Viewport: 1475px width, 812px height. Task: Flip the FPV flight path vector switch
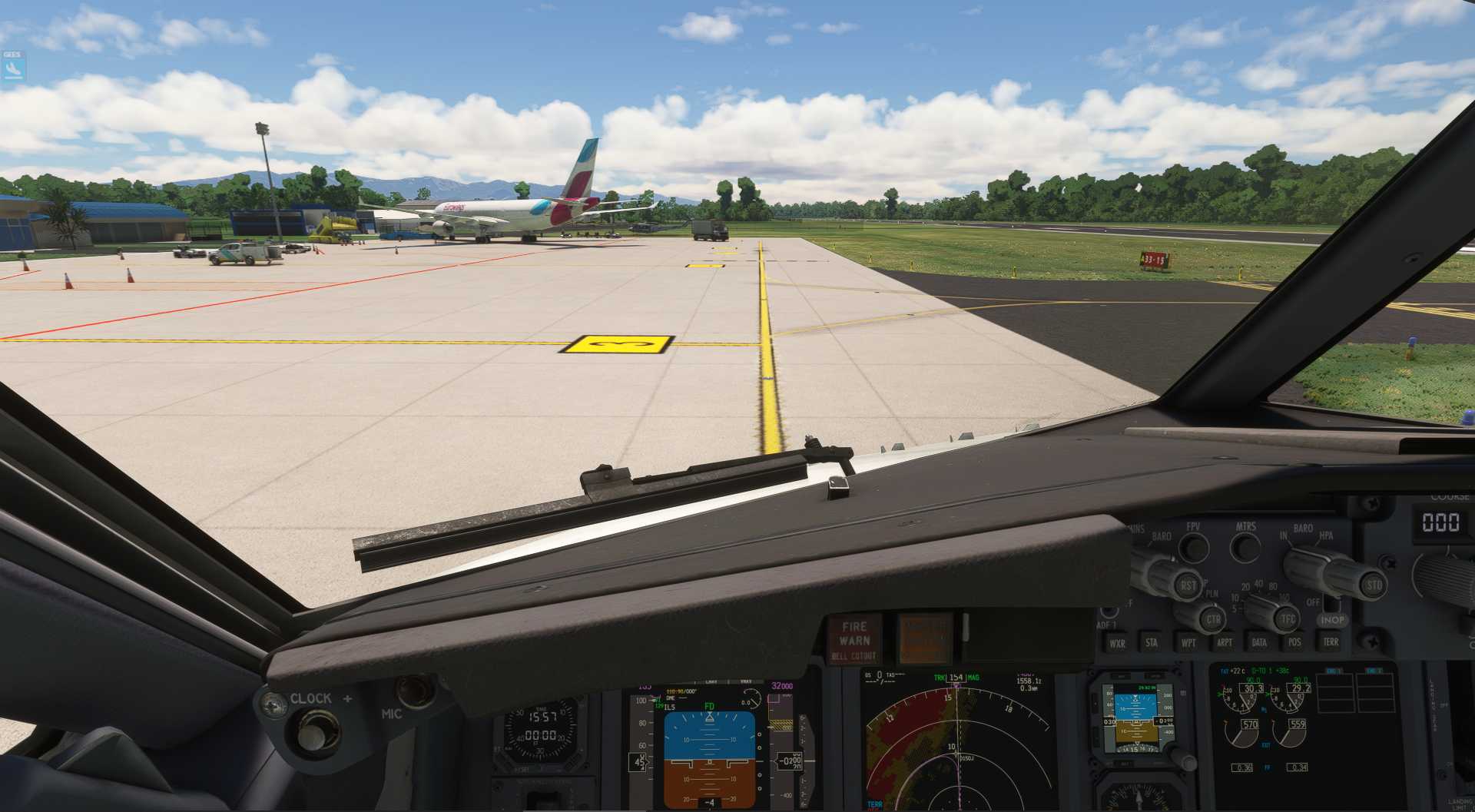pyautogui.click(x=1194, y=547)
